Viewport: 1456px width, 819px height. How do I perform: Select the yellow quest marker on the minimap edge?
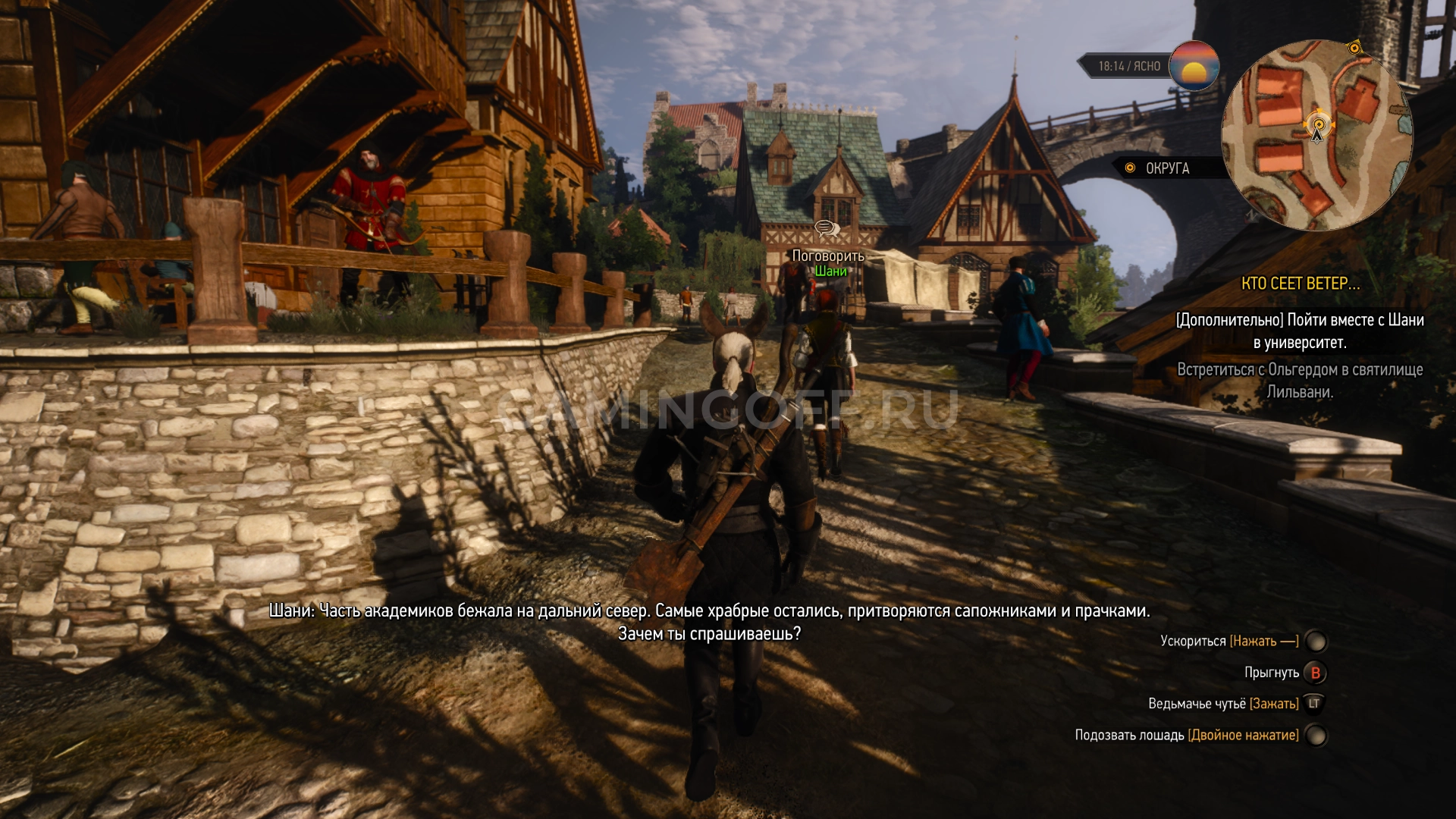coord(1354,49)
